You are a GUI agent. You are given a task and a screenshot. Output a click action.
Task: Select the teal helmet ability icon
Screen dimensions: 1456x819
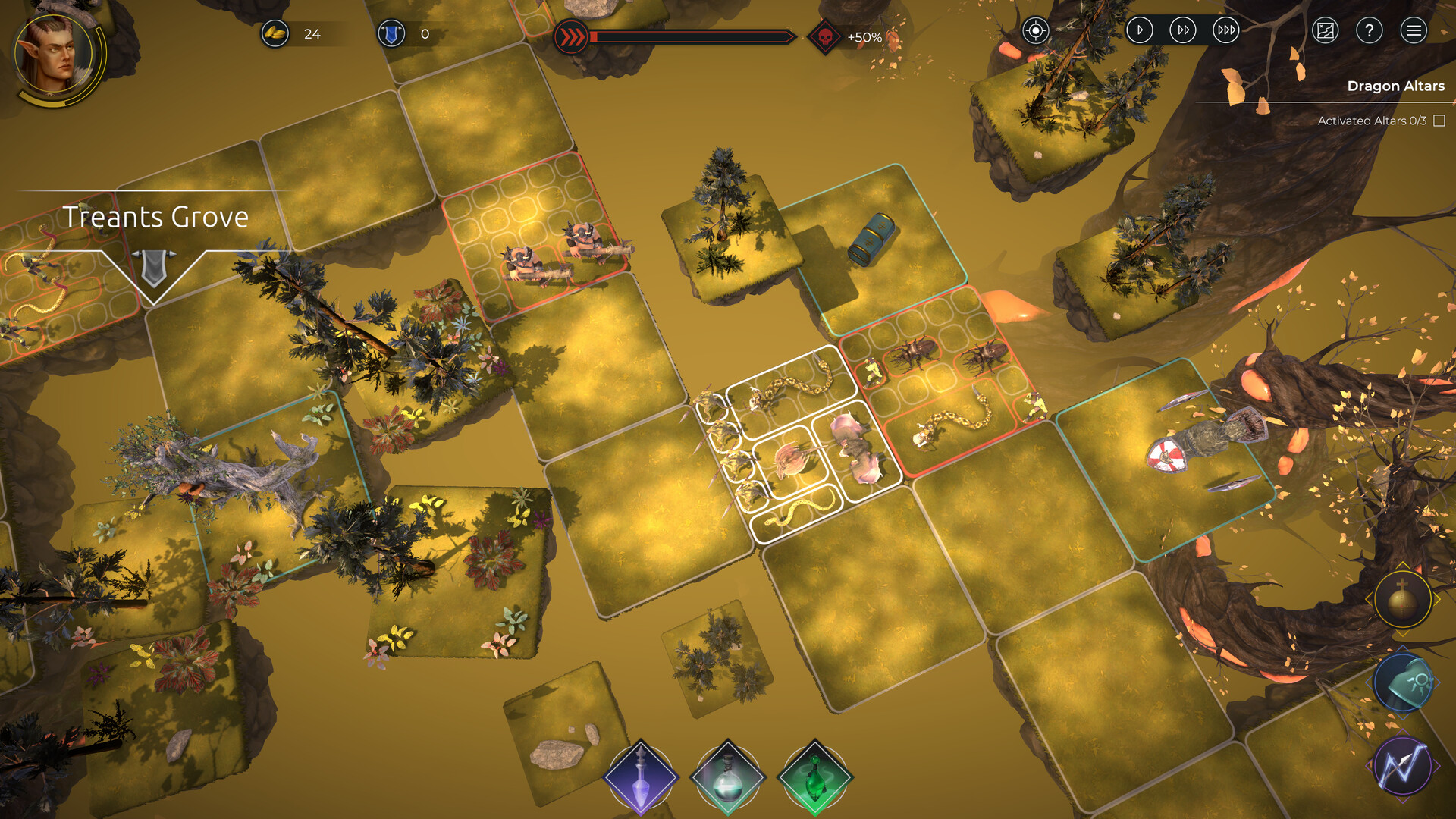click(1401, 682)
